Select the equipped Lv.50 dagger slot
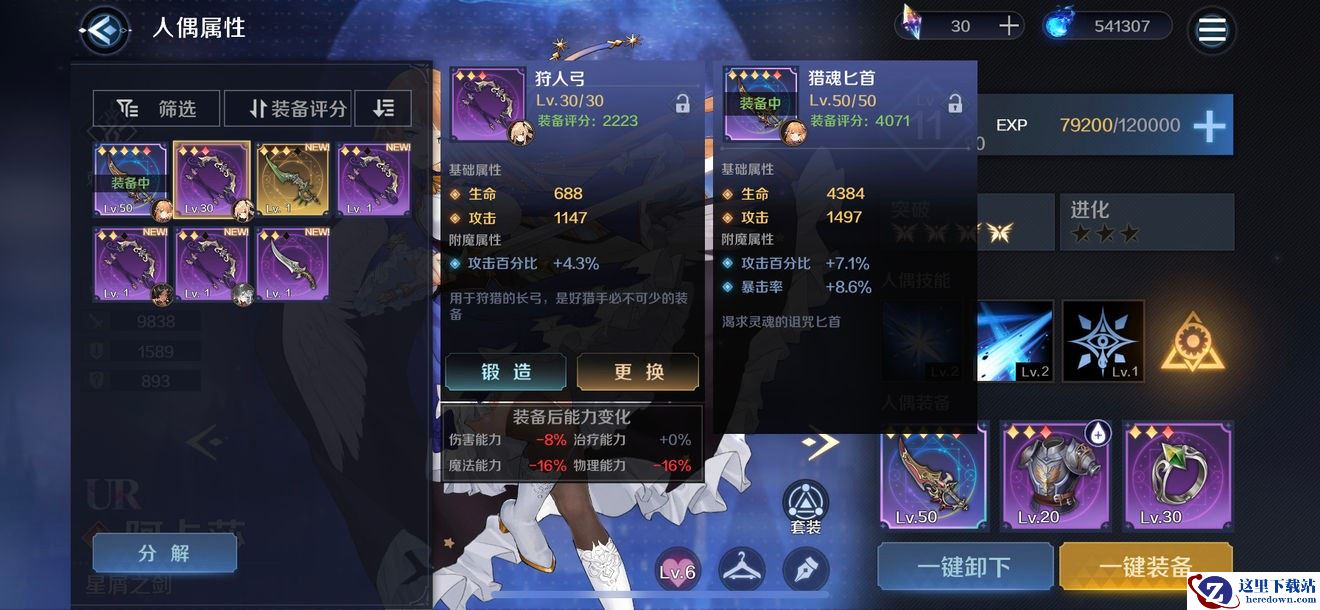This screenshot has width=1320, height=610. point(130,181)
